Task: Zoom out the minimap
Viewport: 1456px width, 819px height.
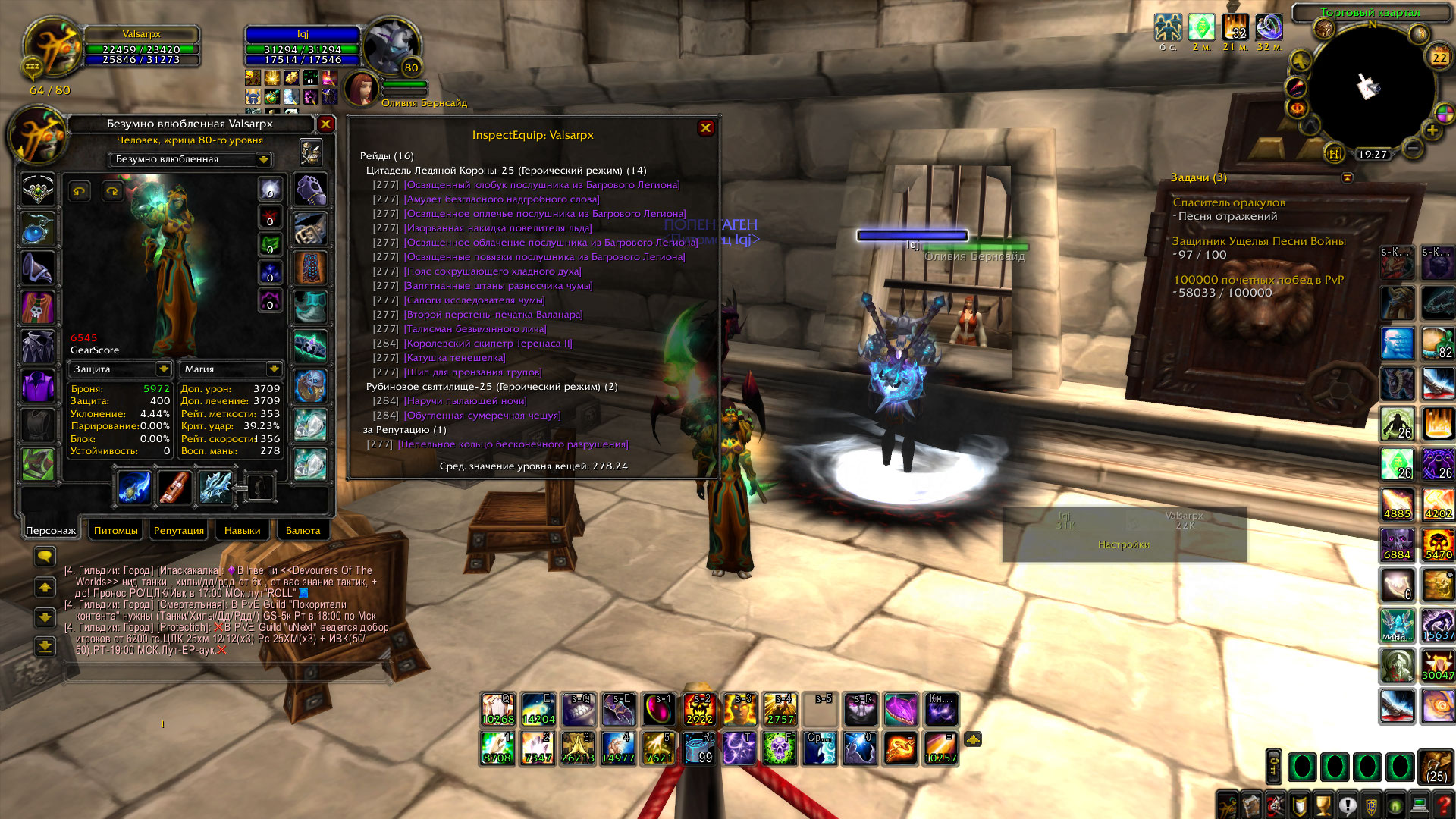Action: click(x=1412, y=148)
